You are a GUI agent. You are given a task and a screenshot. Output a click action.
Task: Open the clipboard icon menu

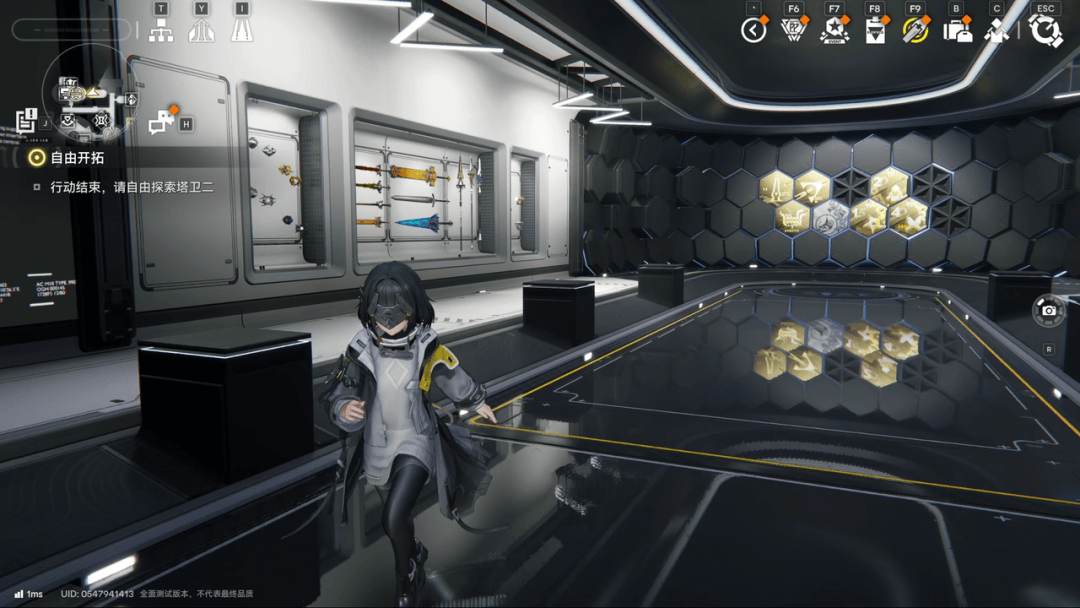[x=875, y=31]
